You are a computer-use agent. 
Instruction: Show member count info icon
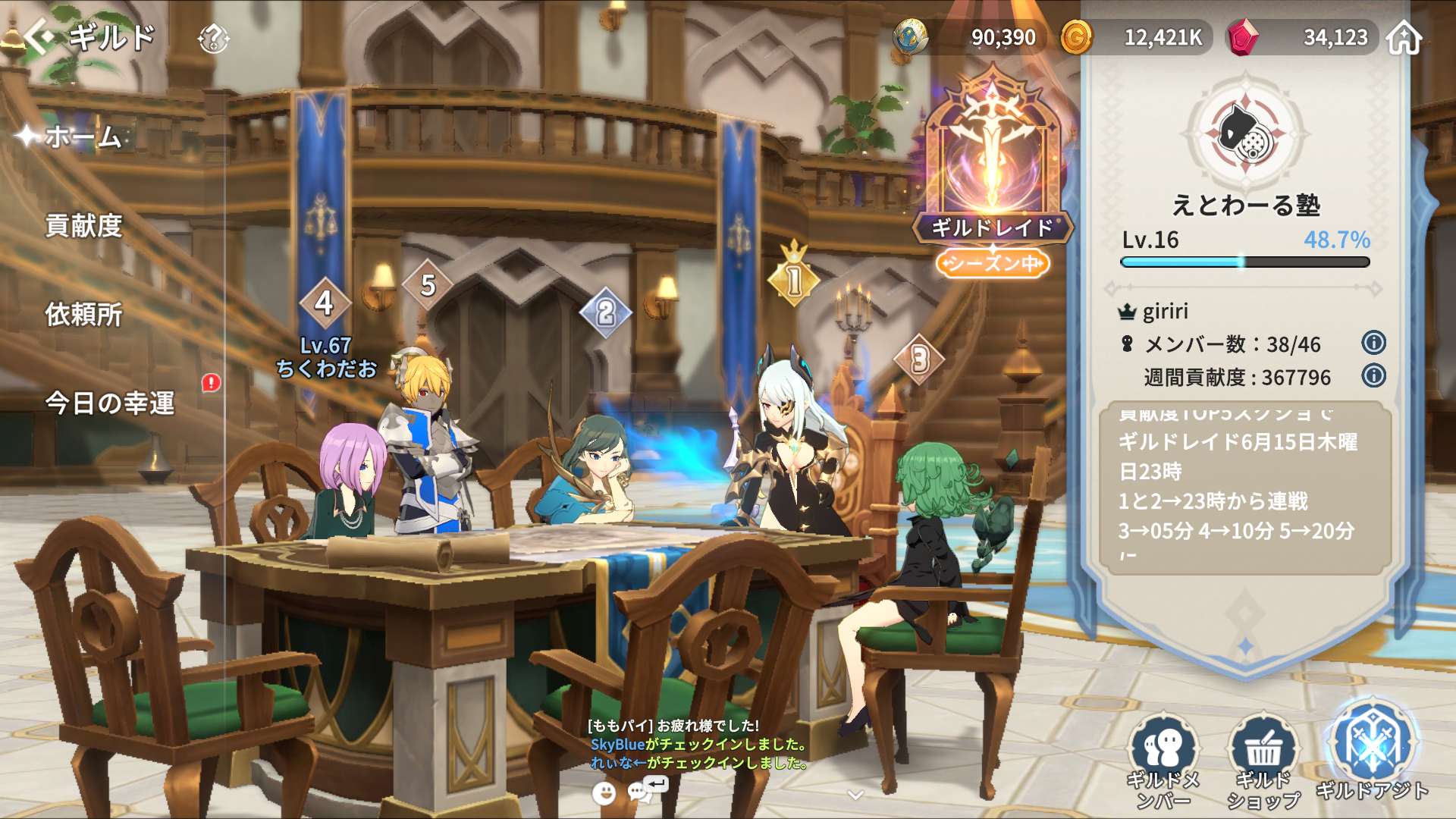pos(1373,343)
